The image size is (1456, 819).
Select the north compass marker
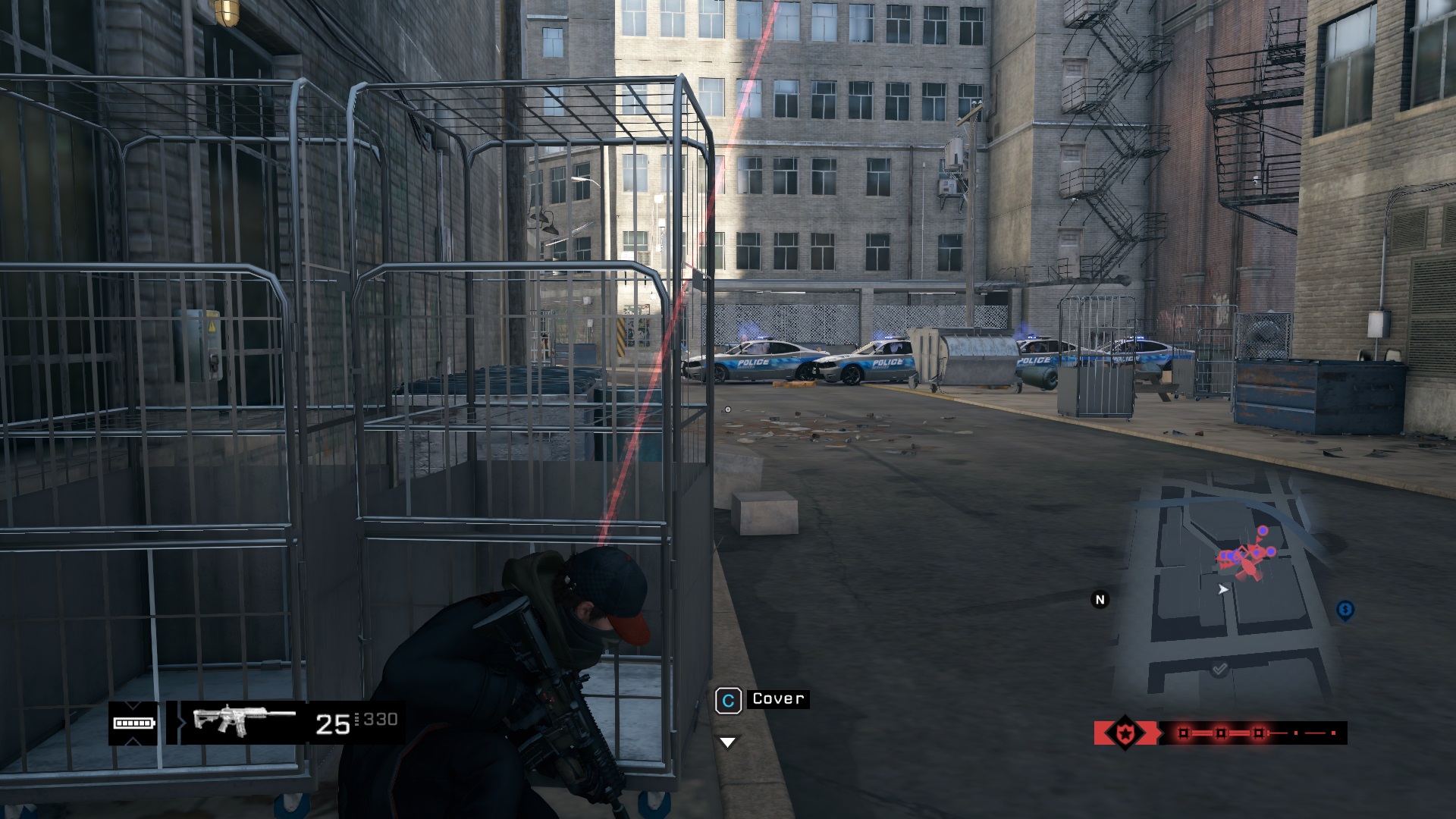(x=1100, y=600)
